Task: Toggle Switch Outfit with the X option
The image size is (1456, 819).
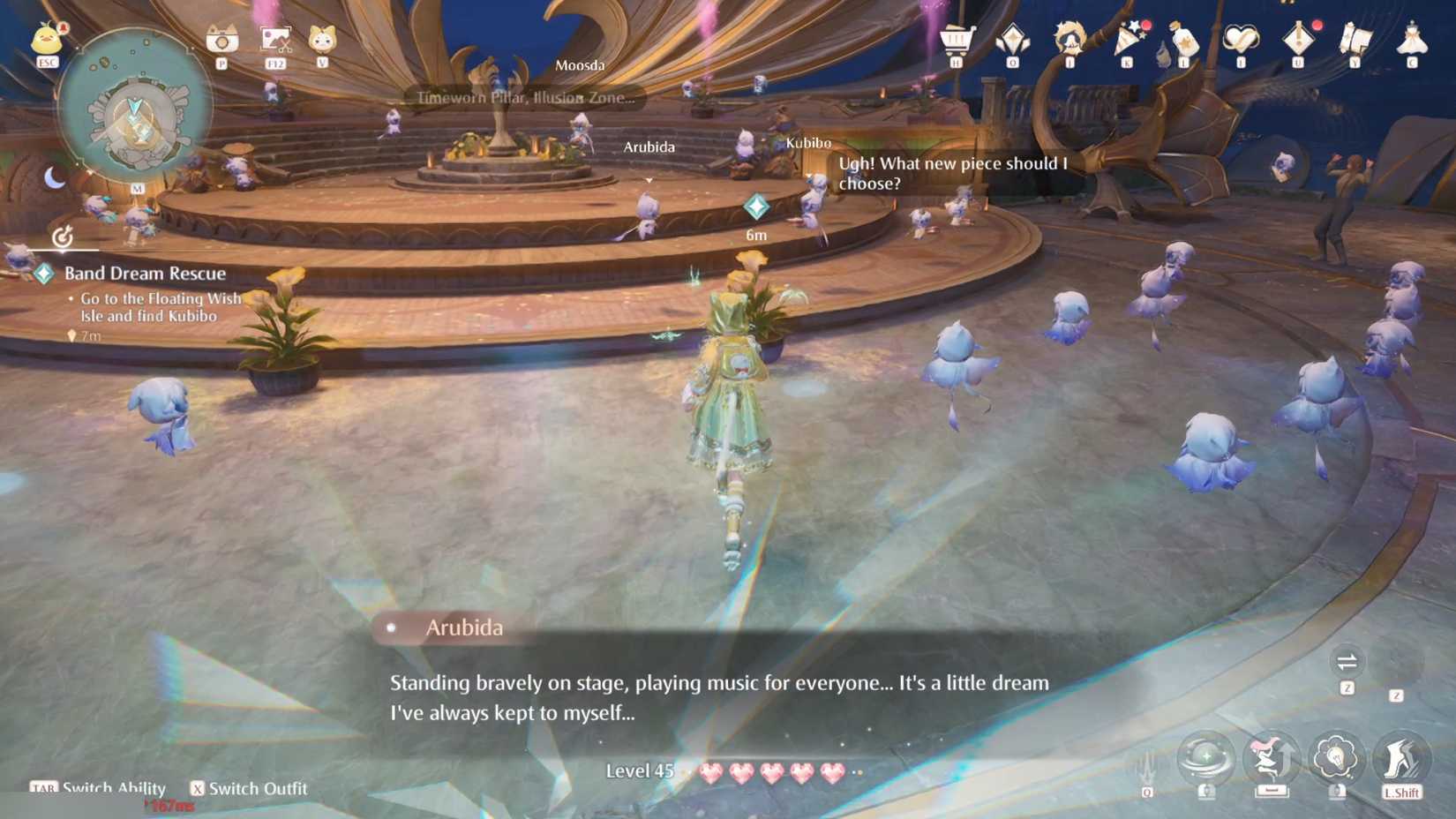Action: 250,788
